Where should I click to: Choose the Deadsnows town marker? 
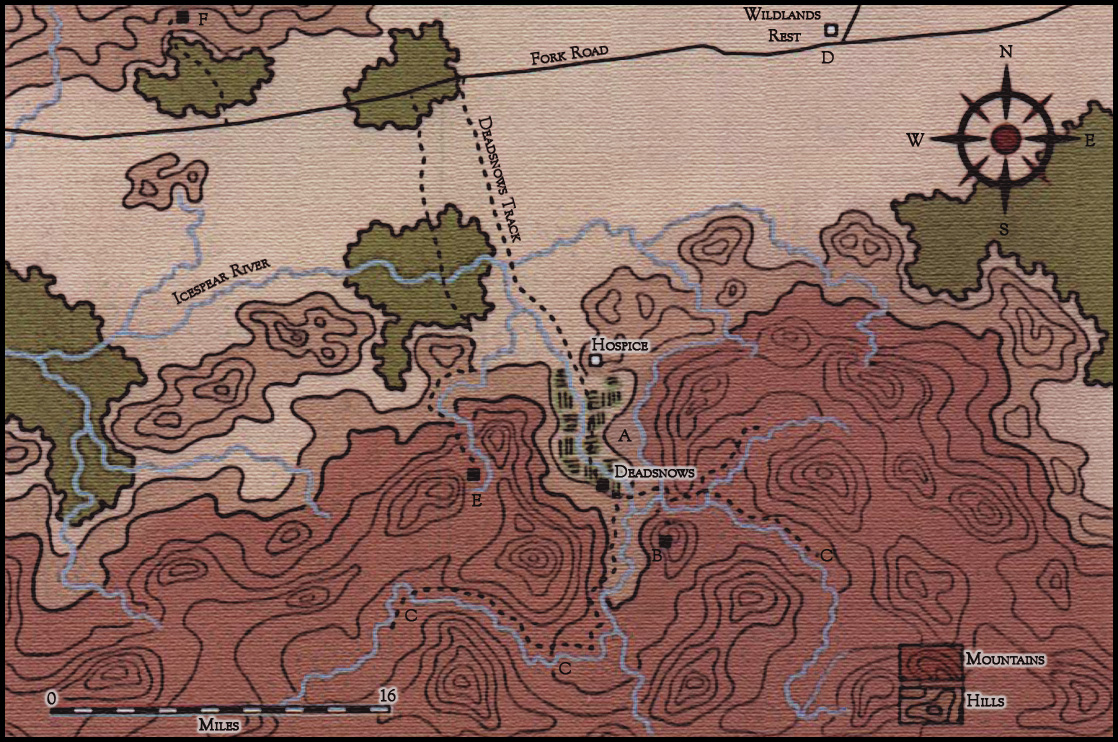(x=603, y=486)
